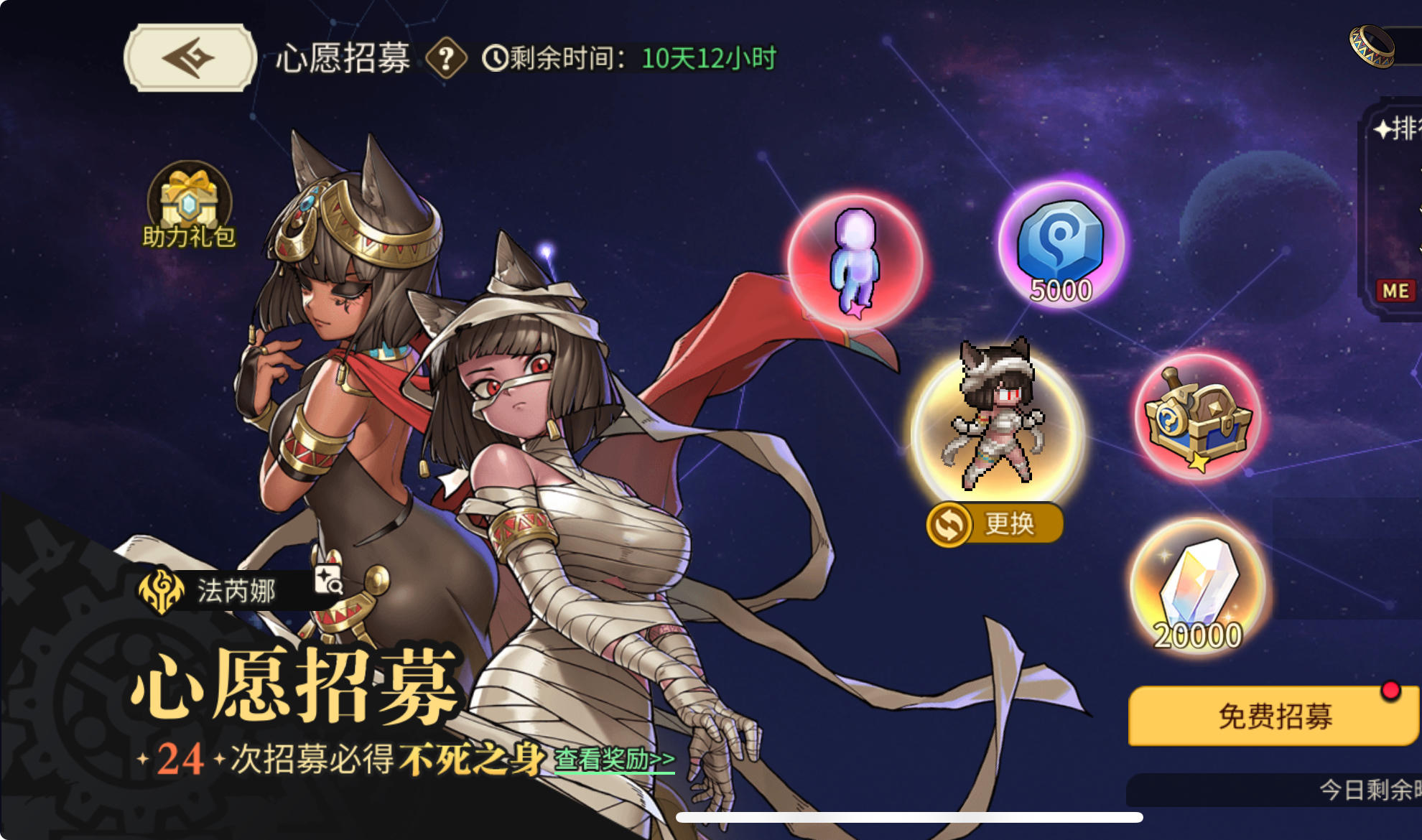Select the 法芮娜 character banner tag
The image size is (1422, 840).
(237, 591)
